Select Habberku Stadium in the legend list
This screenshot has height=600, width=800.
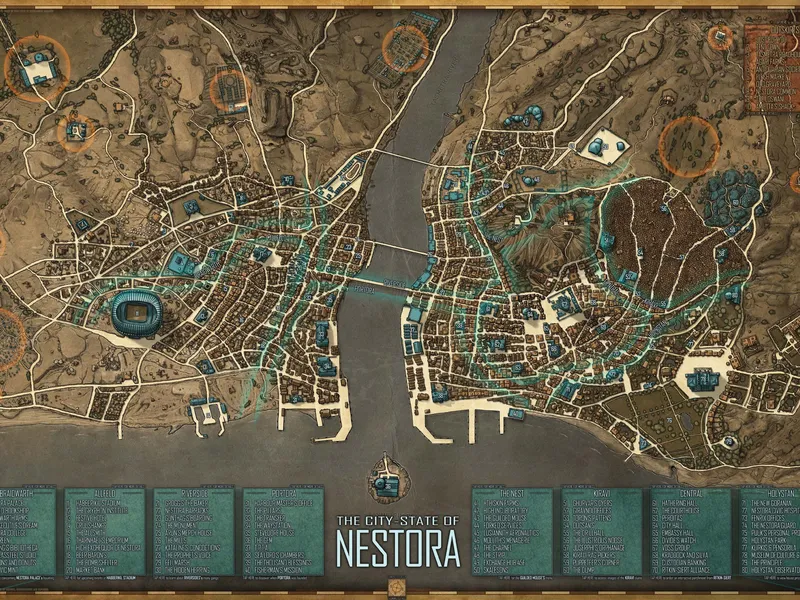click(x=98, y=503)
